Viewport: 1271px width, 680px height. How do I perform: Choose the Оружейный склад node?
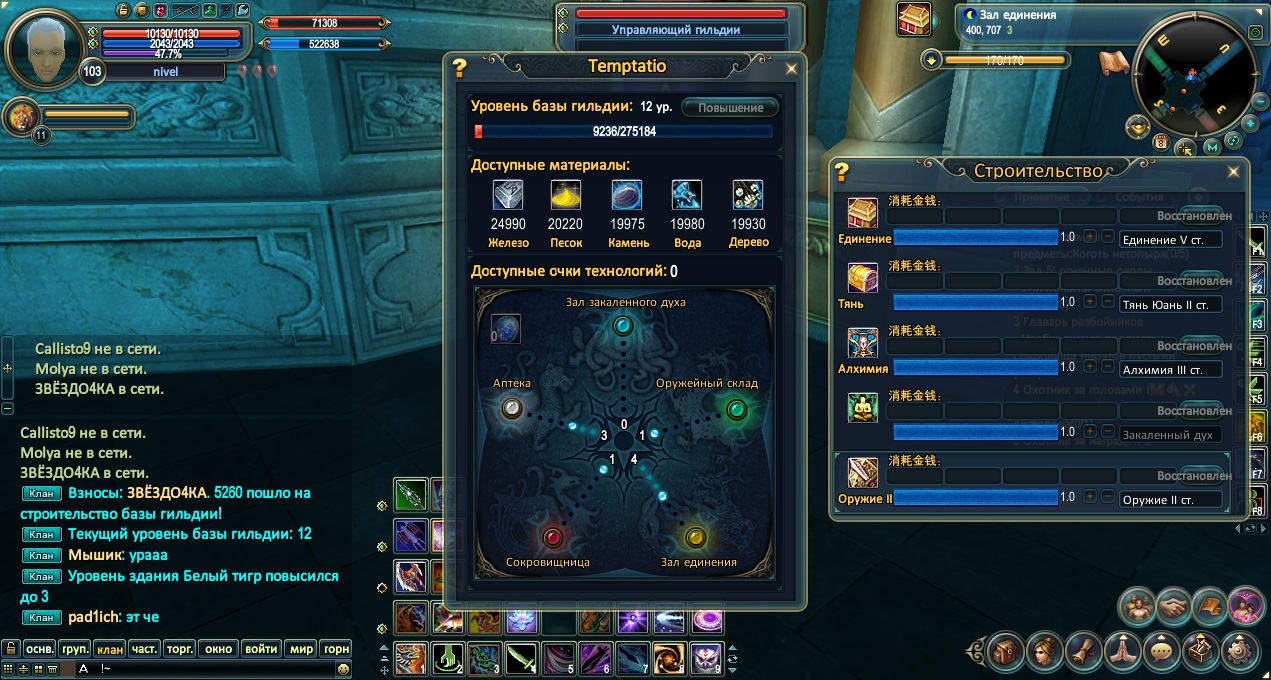(736, 408)
